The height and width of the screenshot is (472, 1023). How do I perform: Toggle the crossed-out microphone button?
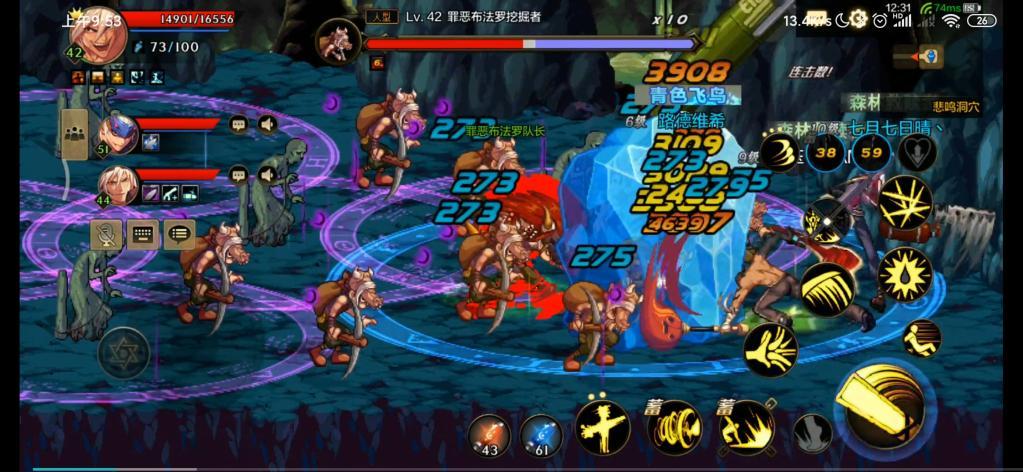106,234
